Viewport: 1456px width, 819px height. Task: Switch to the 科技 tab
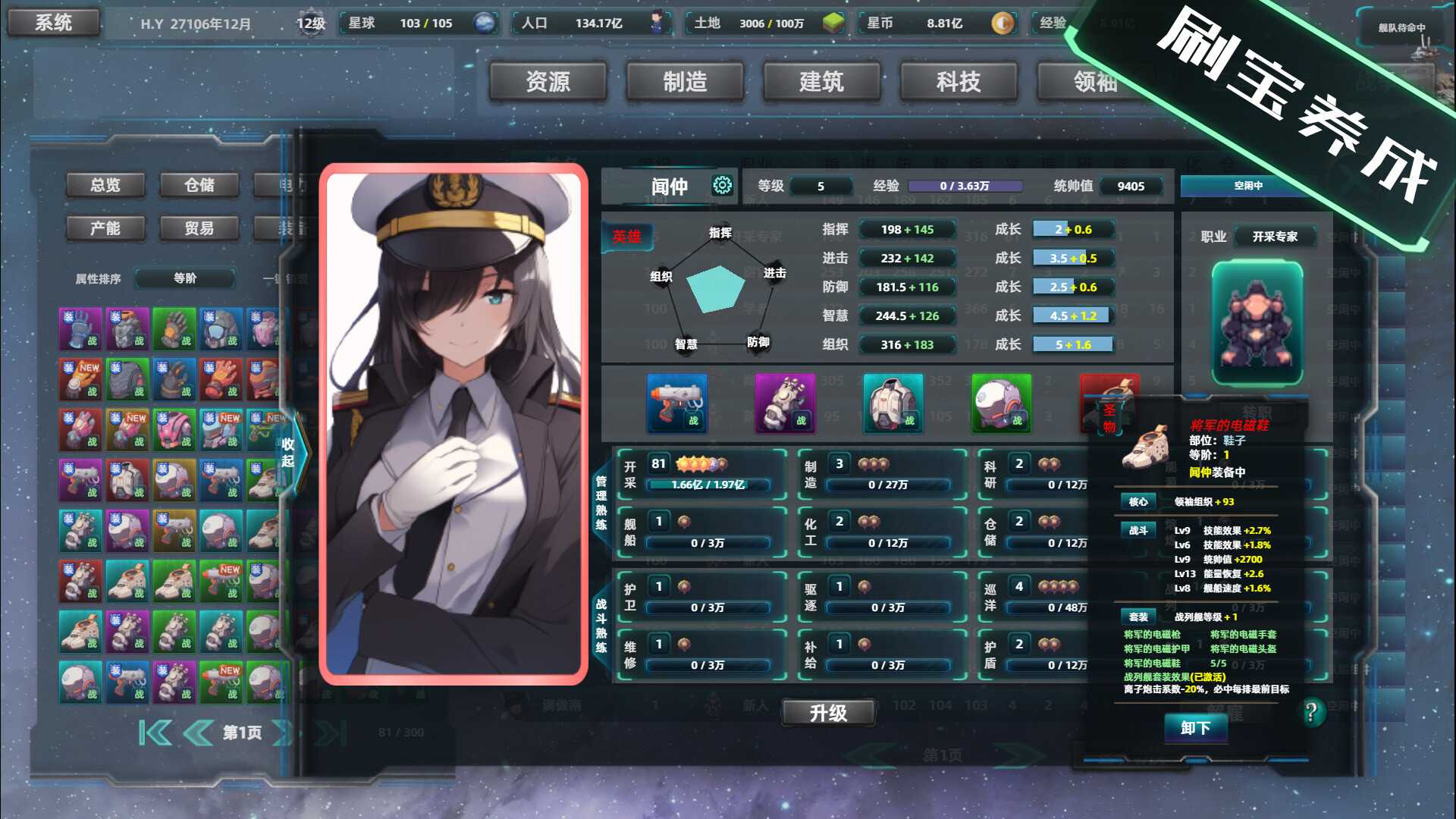tap(959, 83)
